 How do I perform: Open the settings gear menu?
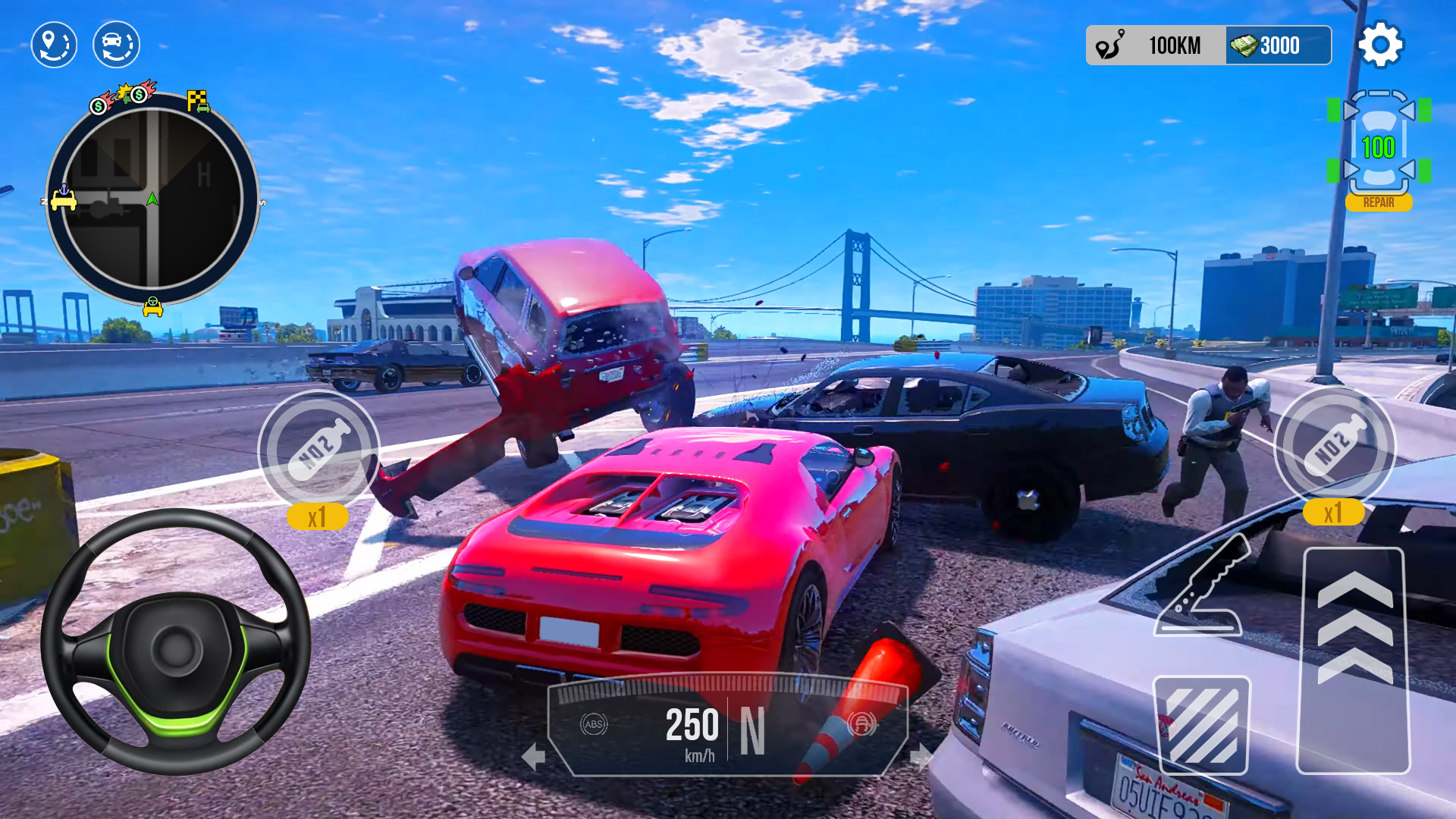click(x=1380, y=45)
